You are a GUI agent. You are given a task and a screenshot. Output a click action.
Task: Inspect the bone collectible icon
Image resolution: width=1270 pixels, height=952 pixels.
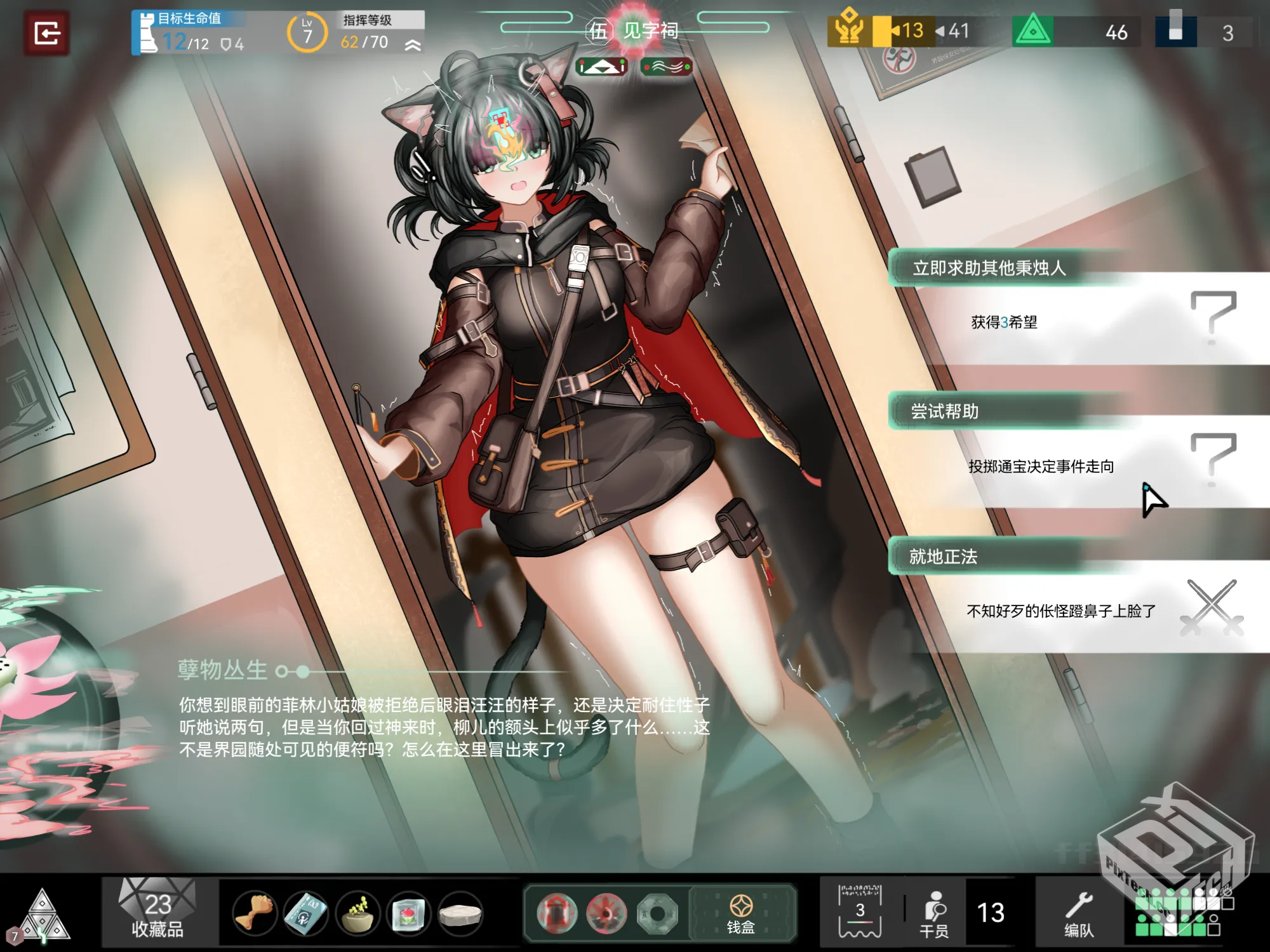[x=254, y=913]
